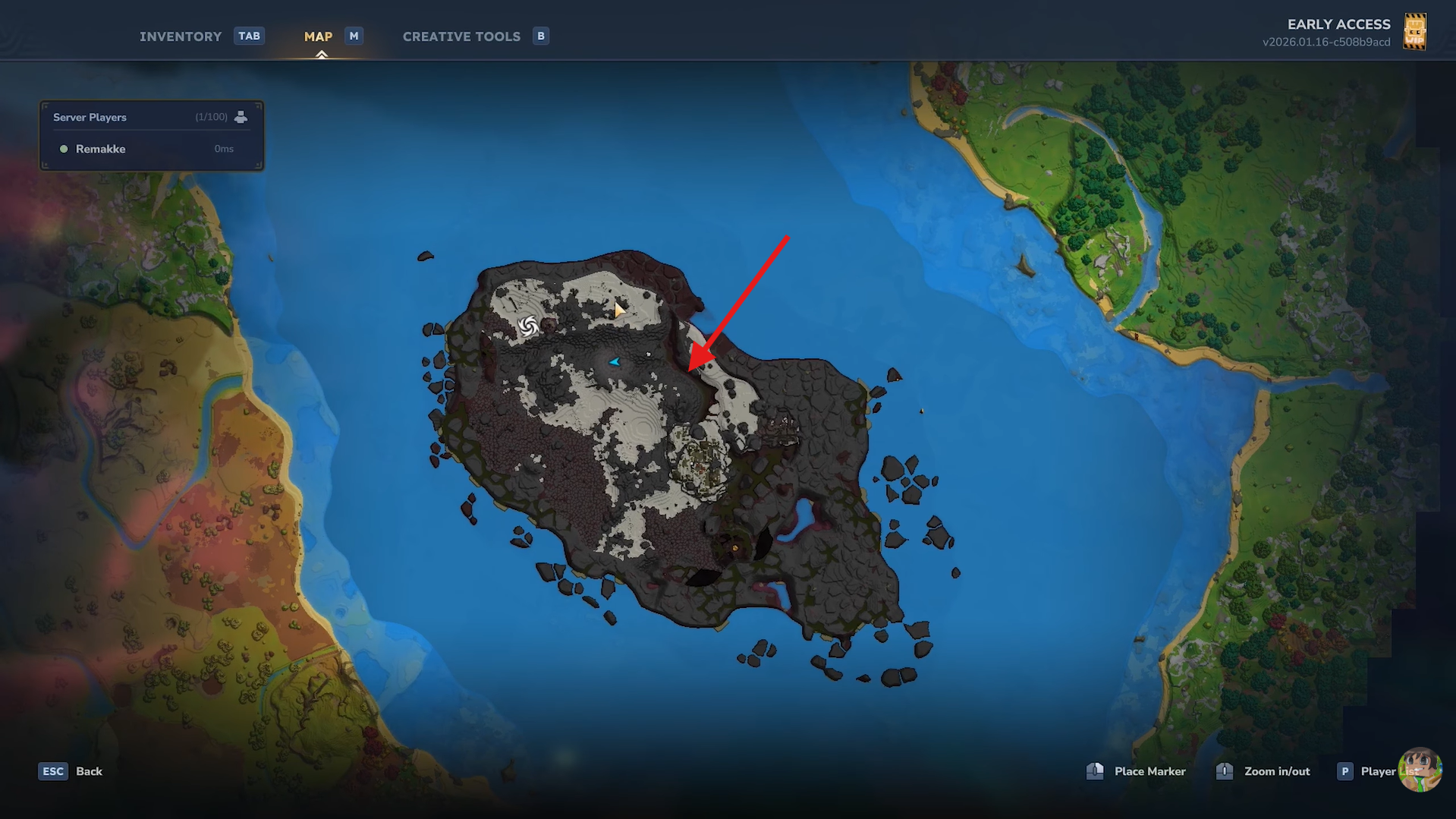Image resolution: width=1456 pixels, height=819 pixels.
Task: Switch to the INVENTORY tab
Action: (180, 36)
